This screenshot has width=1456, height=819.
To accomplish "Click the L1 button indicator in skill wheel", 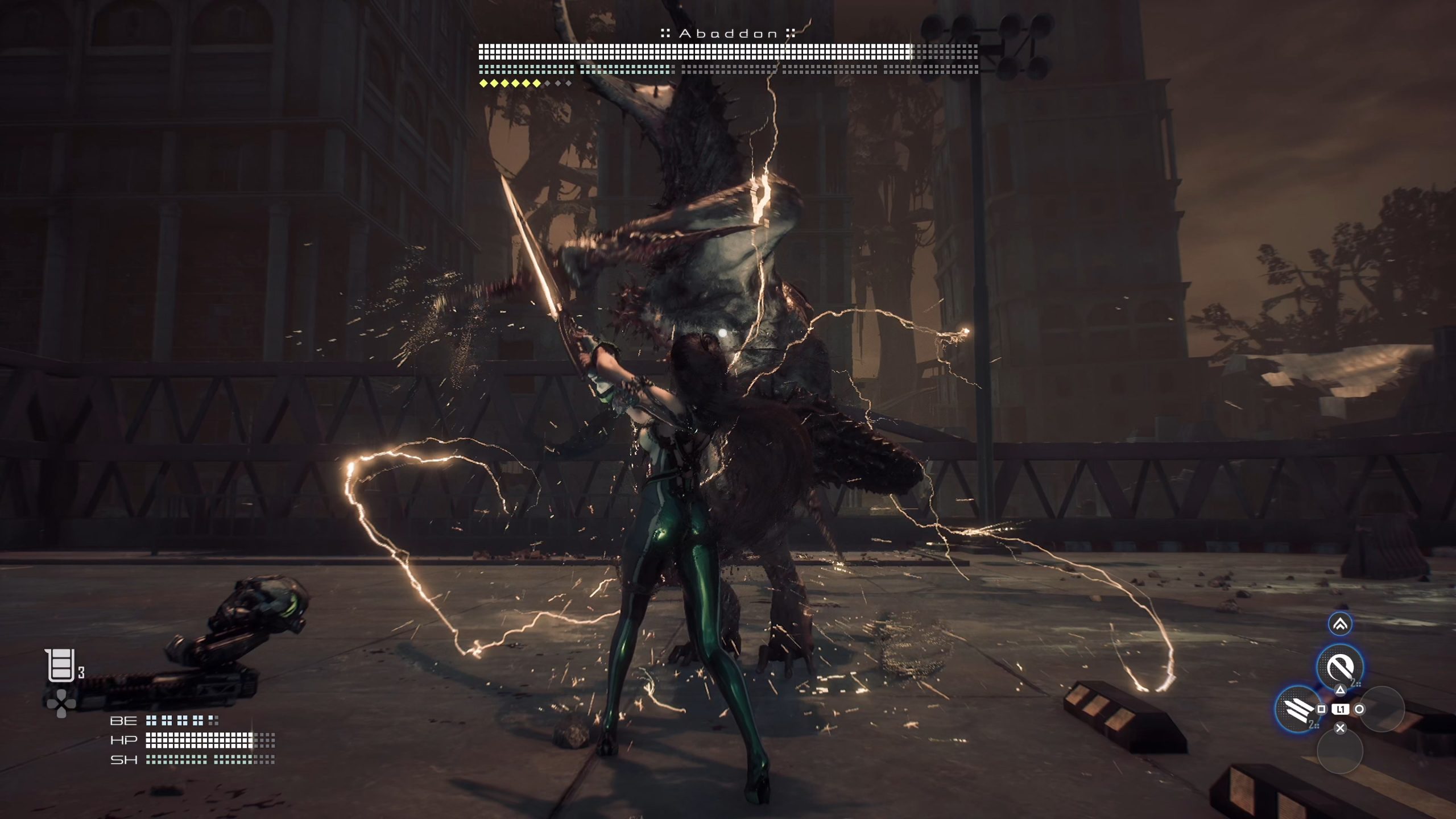I will click(x=1341, y=709).
